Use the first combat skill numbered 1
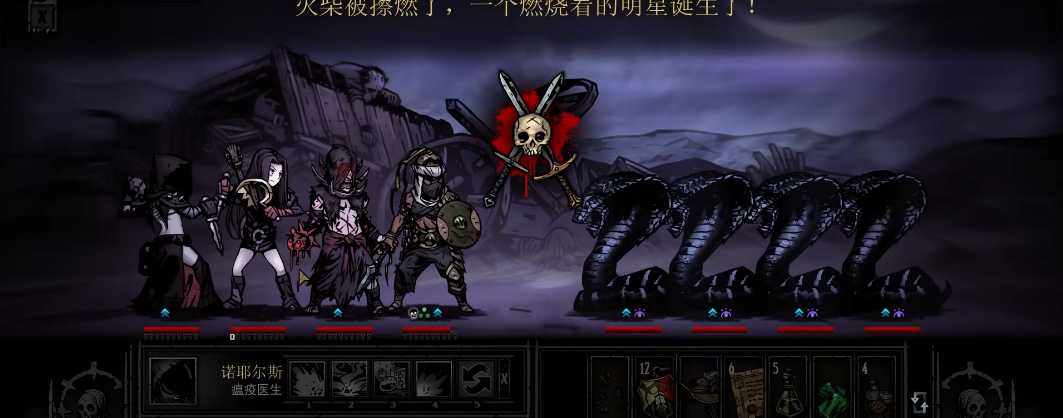 pos(307,379)
